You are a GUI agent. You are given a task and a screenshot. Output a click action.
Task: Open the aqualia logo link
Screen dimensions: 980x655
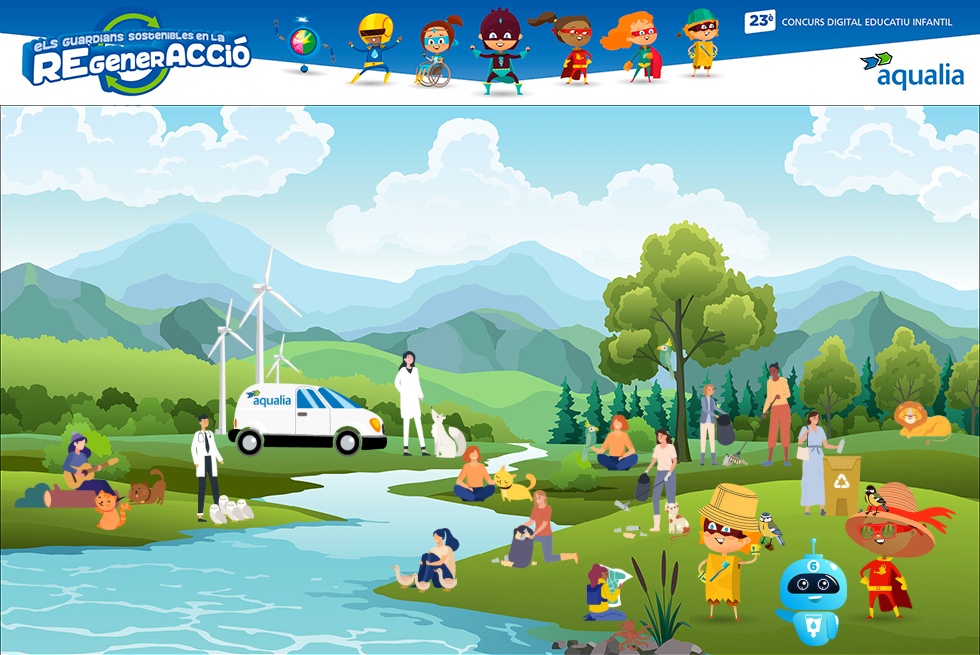coord(911,70)
